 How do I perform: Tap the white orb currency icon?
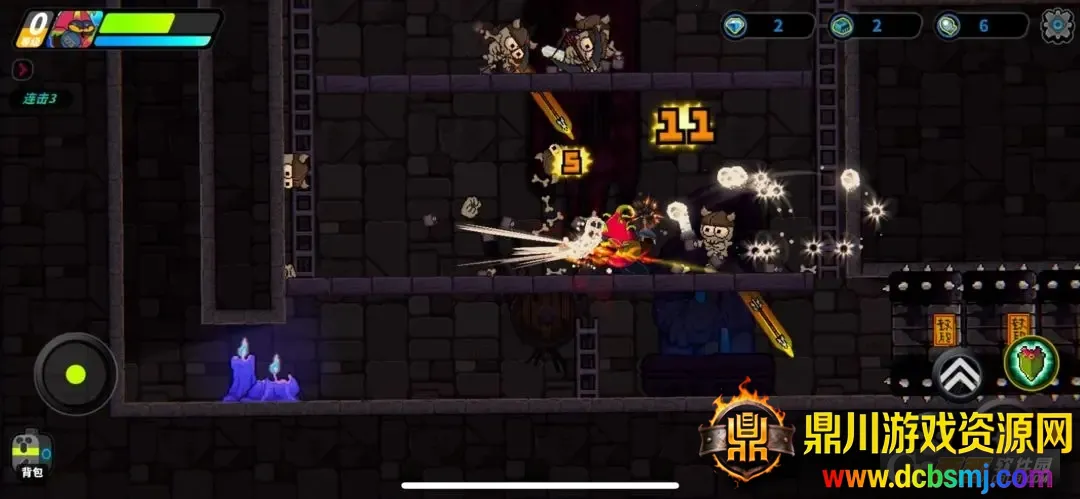tap(949, 26)
